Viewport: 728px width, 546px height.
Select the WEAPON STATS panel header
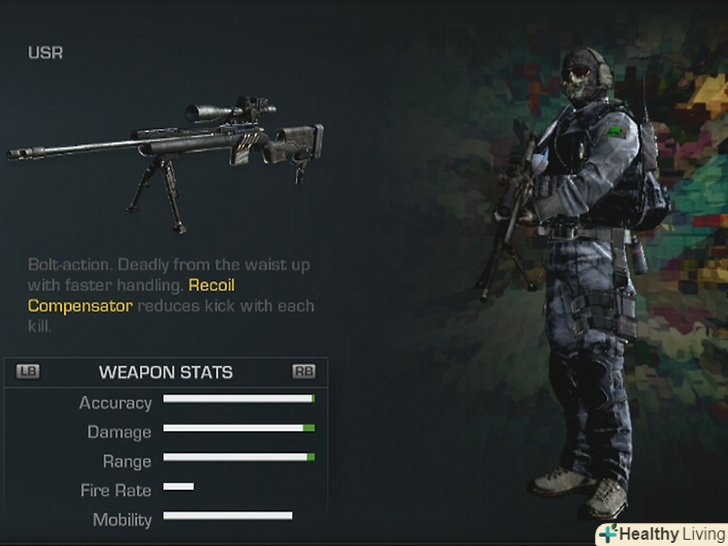click(x=166, y=372)
